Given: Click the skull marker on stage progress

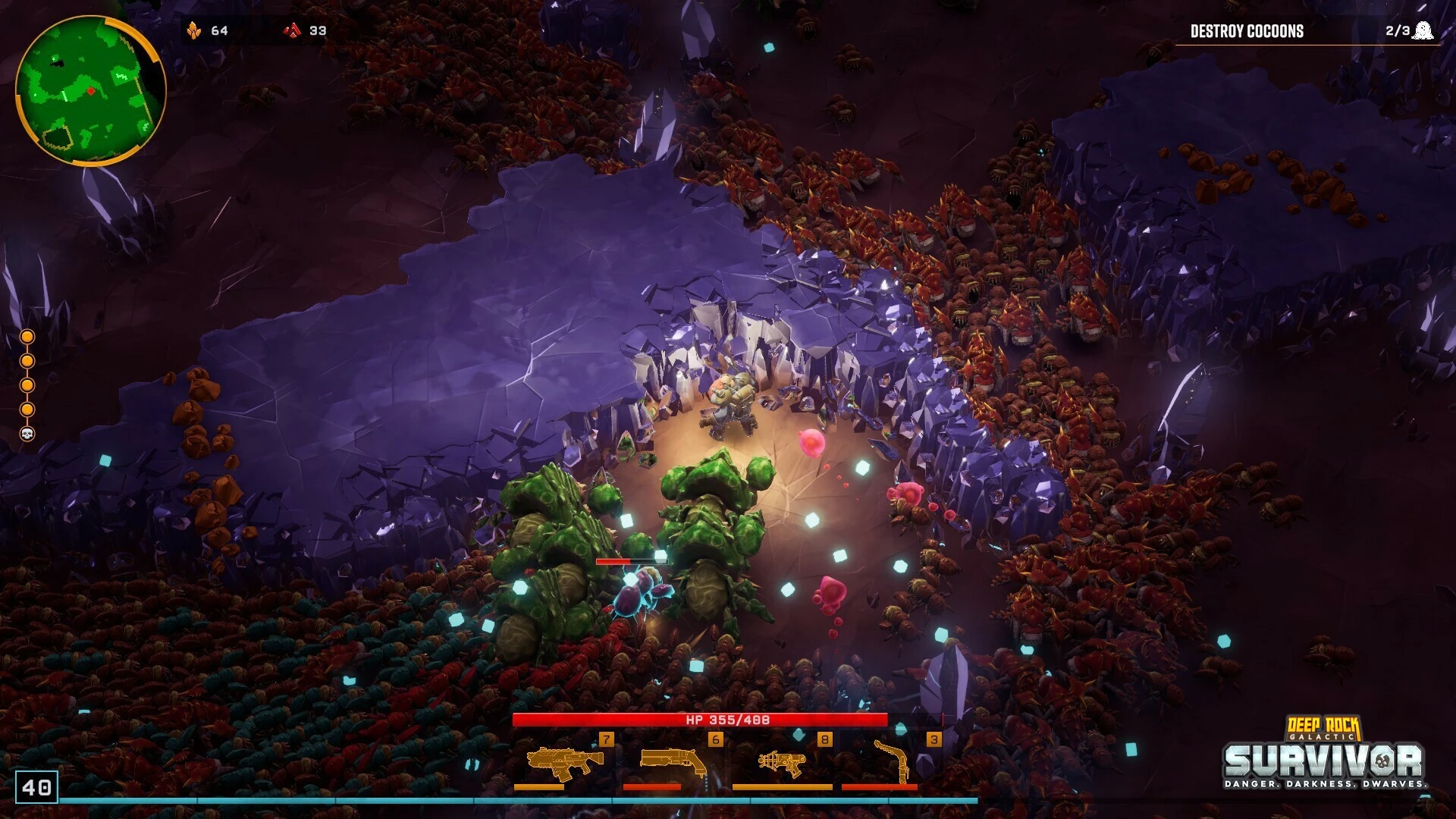Looking at the screenshot, I should coord(27,434).
